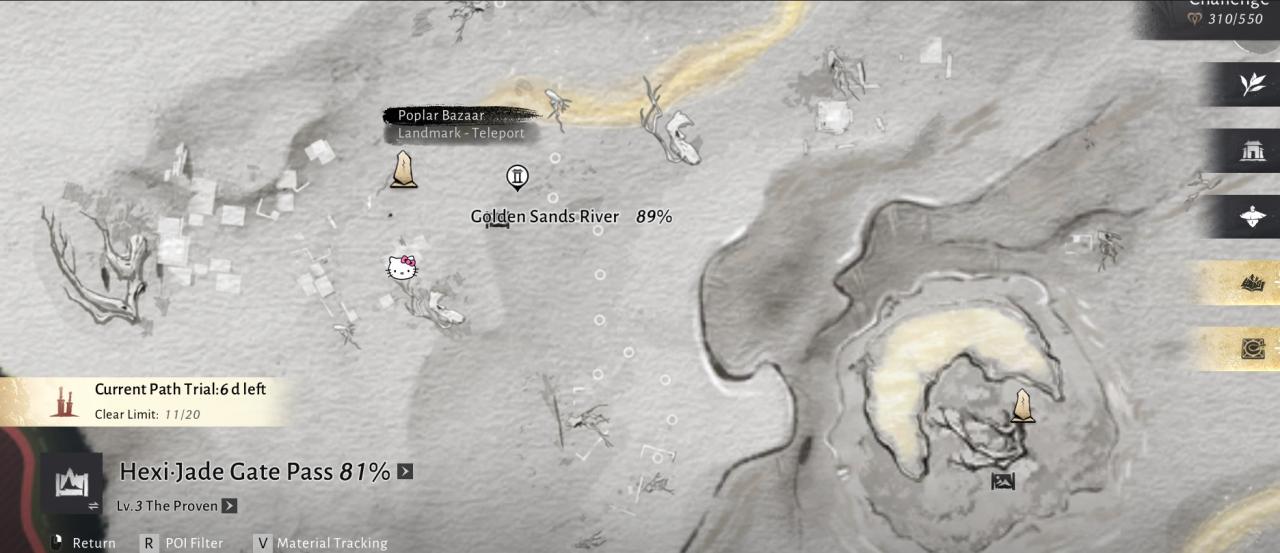This screenshot has width=1280, height=553.
Task: Expand the Lv.3 The Proven arrow
Action: 229,506
